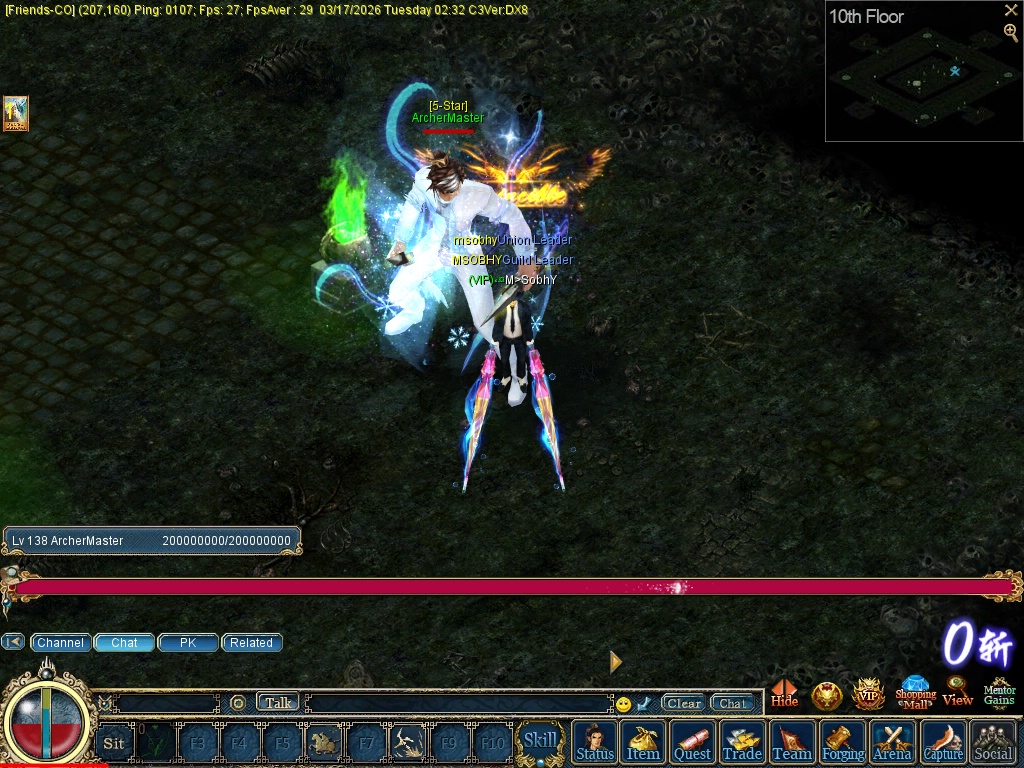Select the PK chat tab
The width and height of the screenshot is (1024, 768).
pos(188,643)
